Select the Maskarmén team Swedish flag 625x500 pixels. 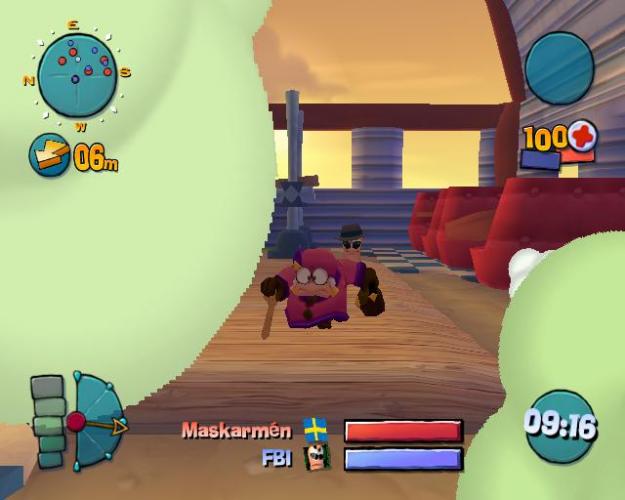click(316, 430)
